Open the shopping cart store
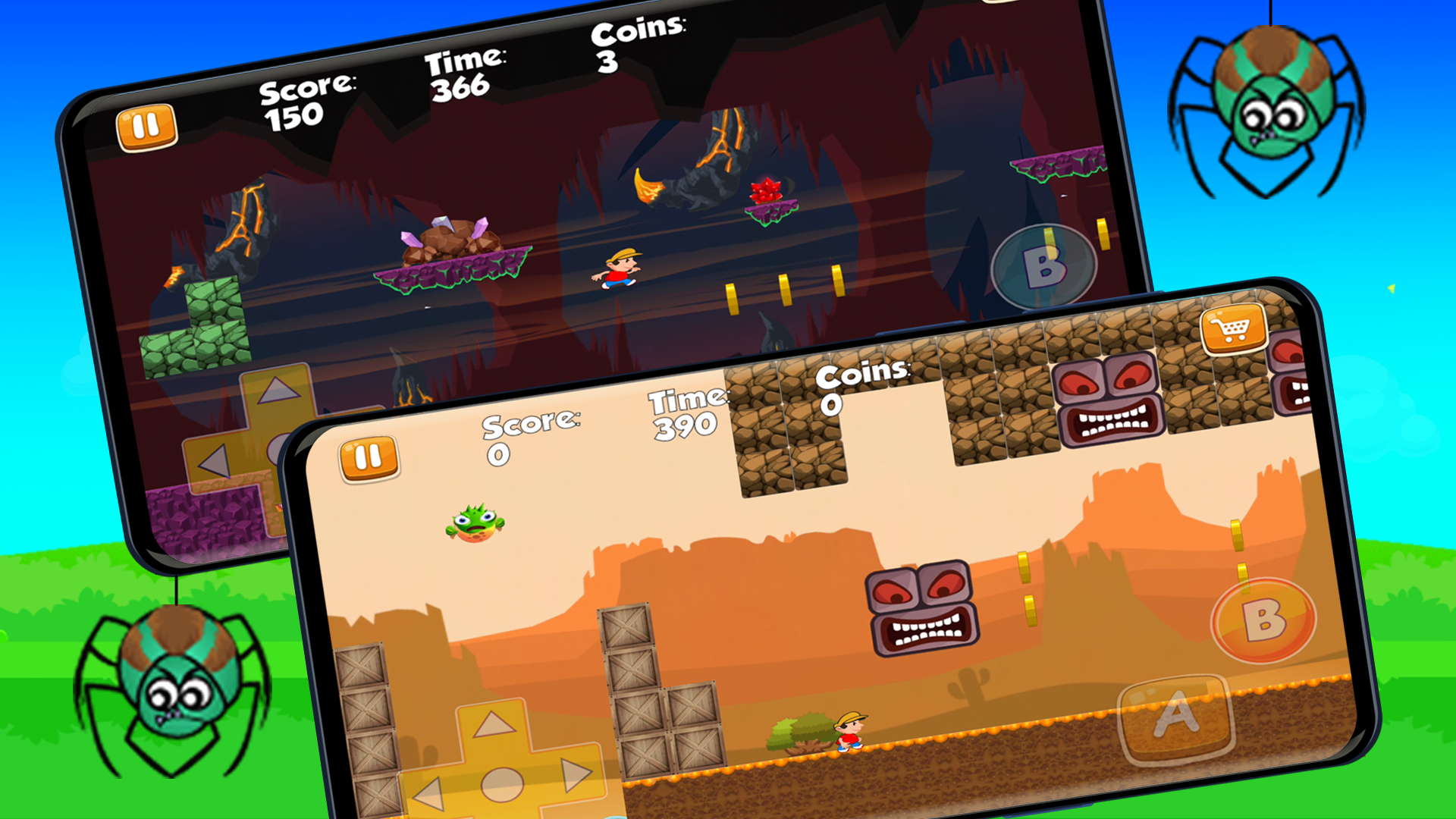This screenshot has width=1456, height=819. pos(1233,329)
